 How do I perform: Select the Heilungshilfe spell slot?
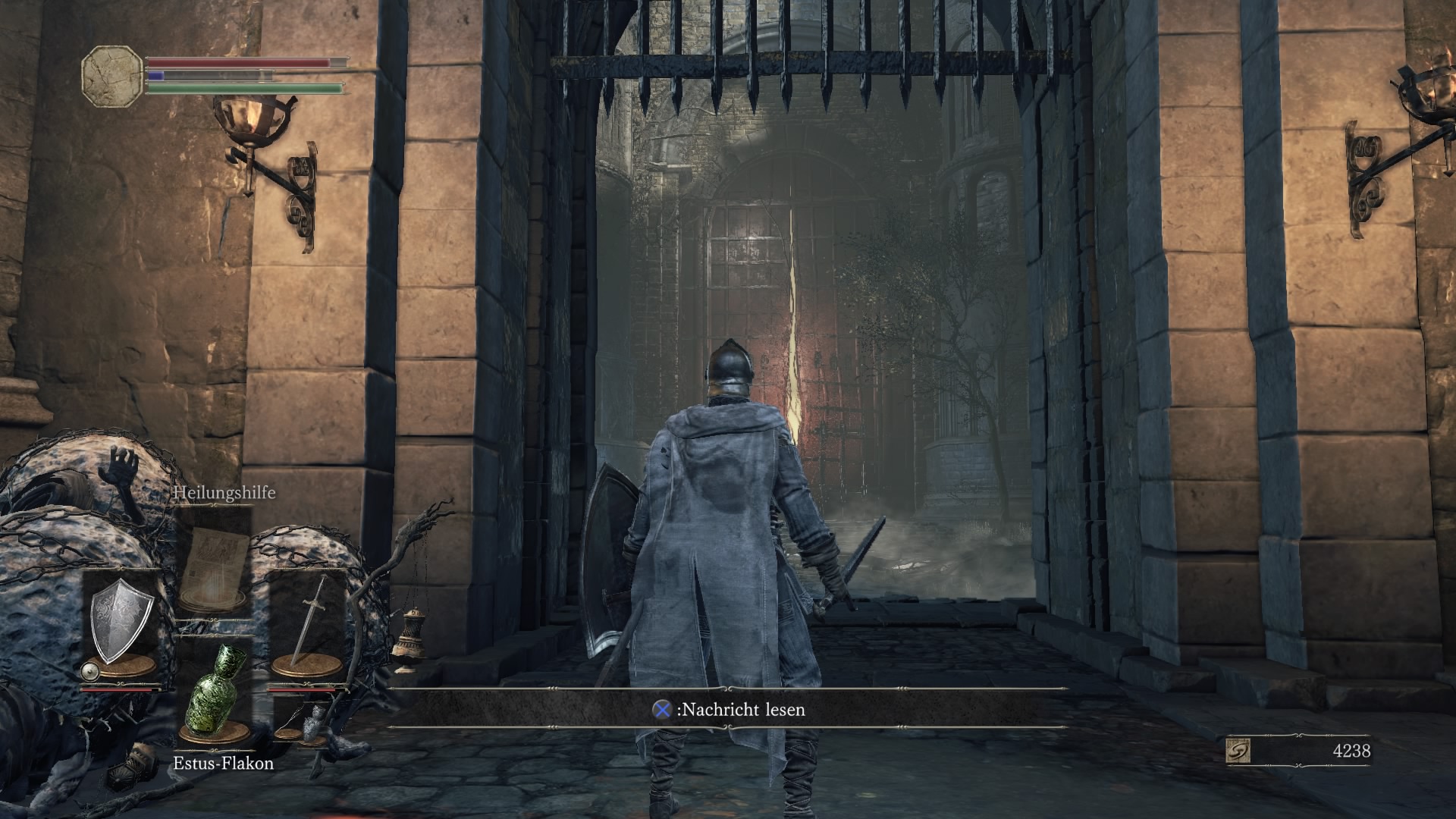[x=213, y=560]
